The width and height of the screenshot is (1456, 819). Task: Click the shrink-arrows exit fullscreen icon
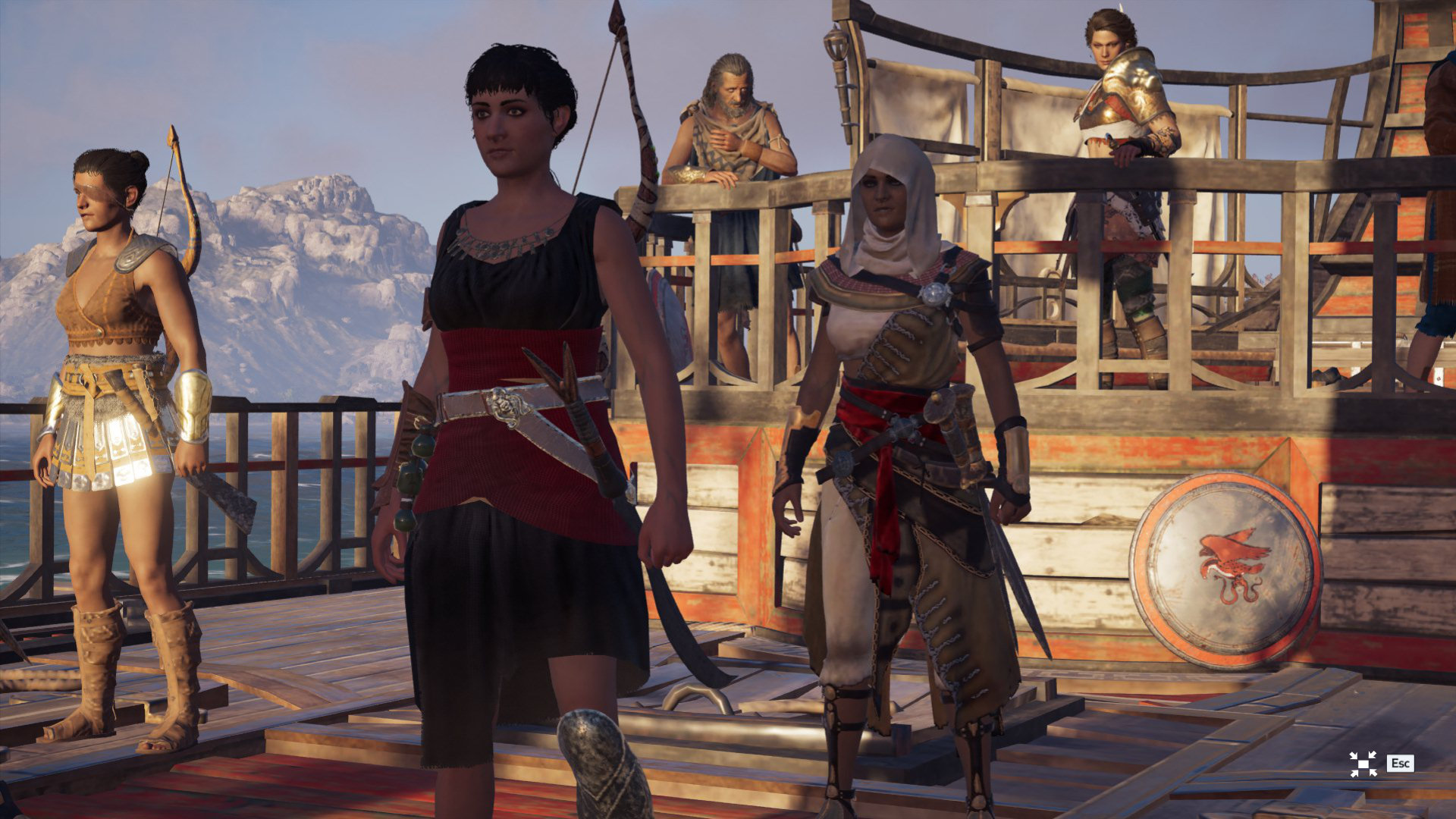click(x=1363, y=764)
